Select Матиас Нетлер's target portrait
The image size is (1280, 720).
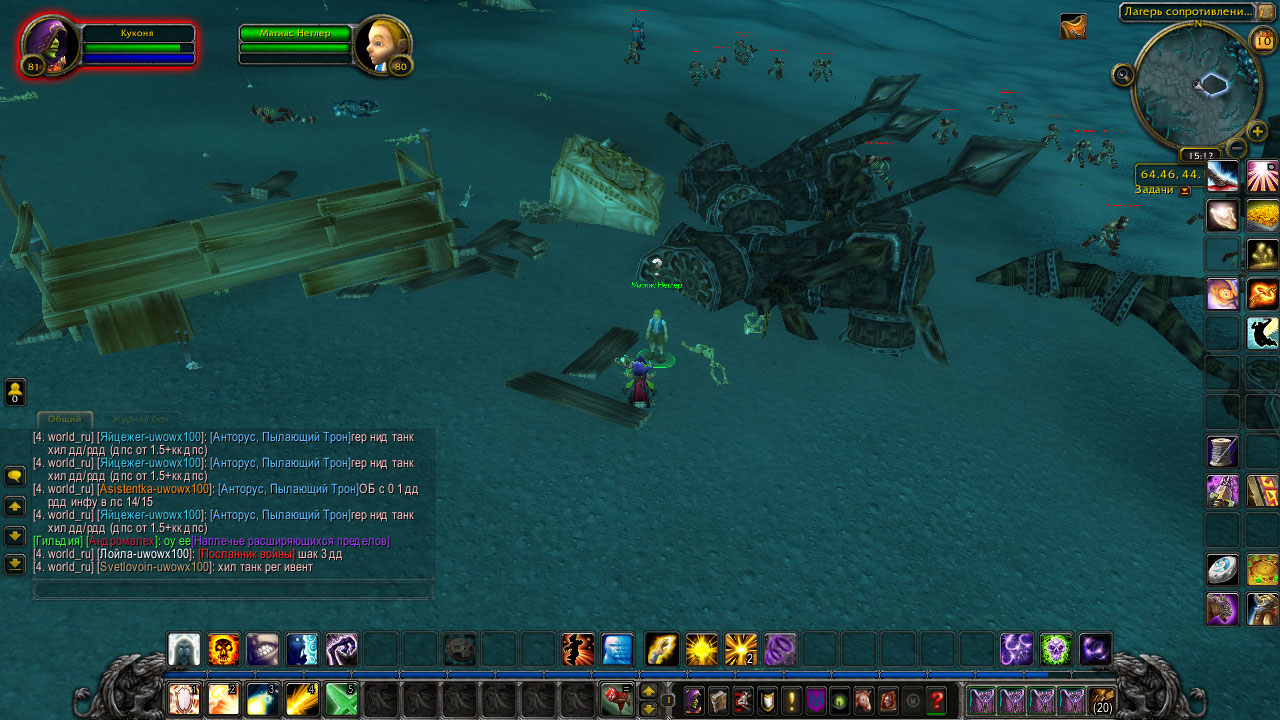pos(384,45)
